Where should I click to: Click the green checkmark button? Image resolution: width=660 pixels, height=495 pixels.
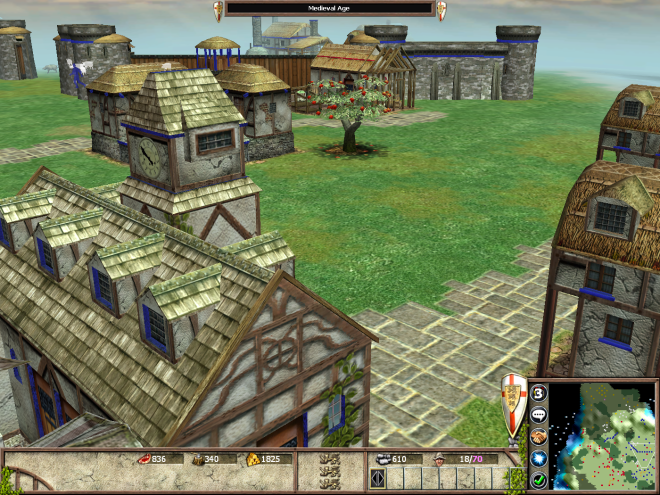(x=538, y=478)
